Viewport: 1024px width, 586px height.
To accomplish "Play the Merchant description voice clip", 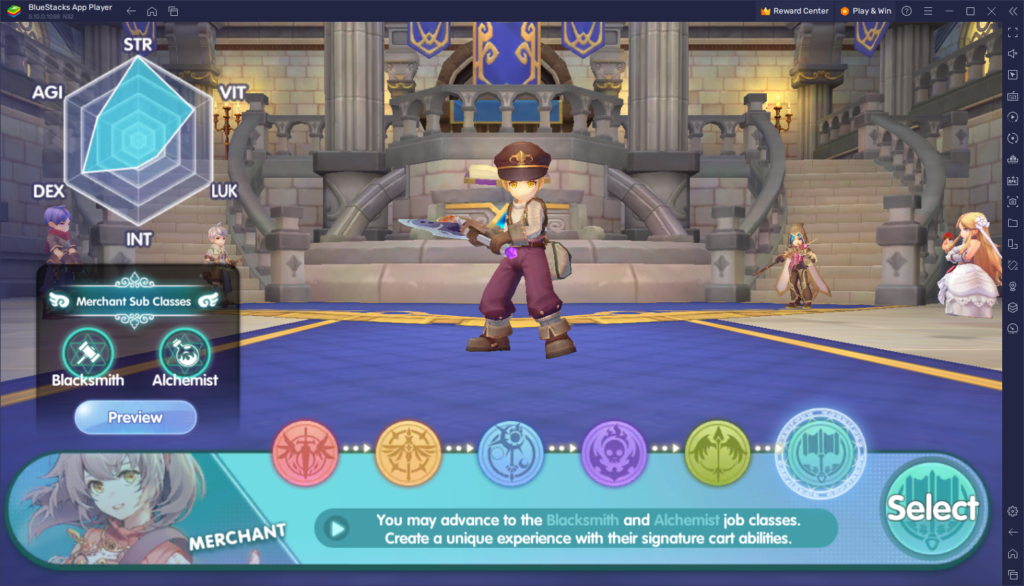I will tap(339, 528).
